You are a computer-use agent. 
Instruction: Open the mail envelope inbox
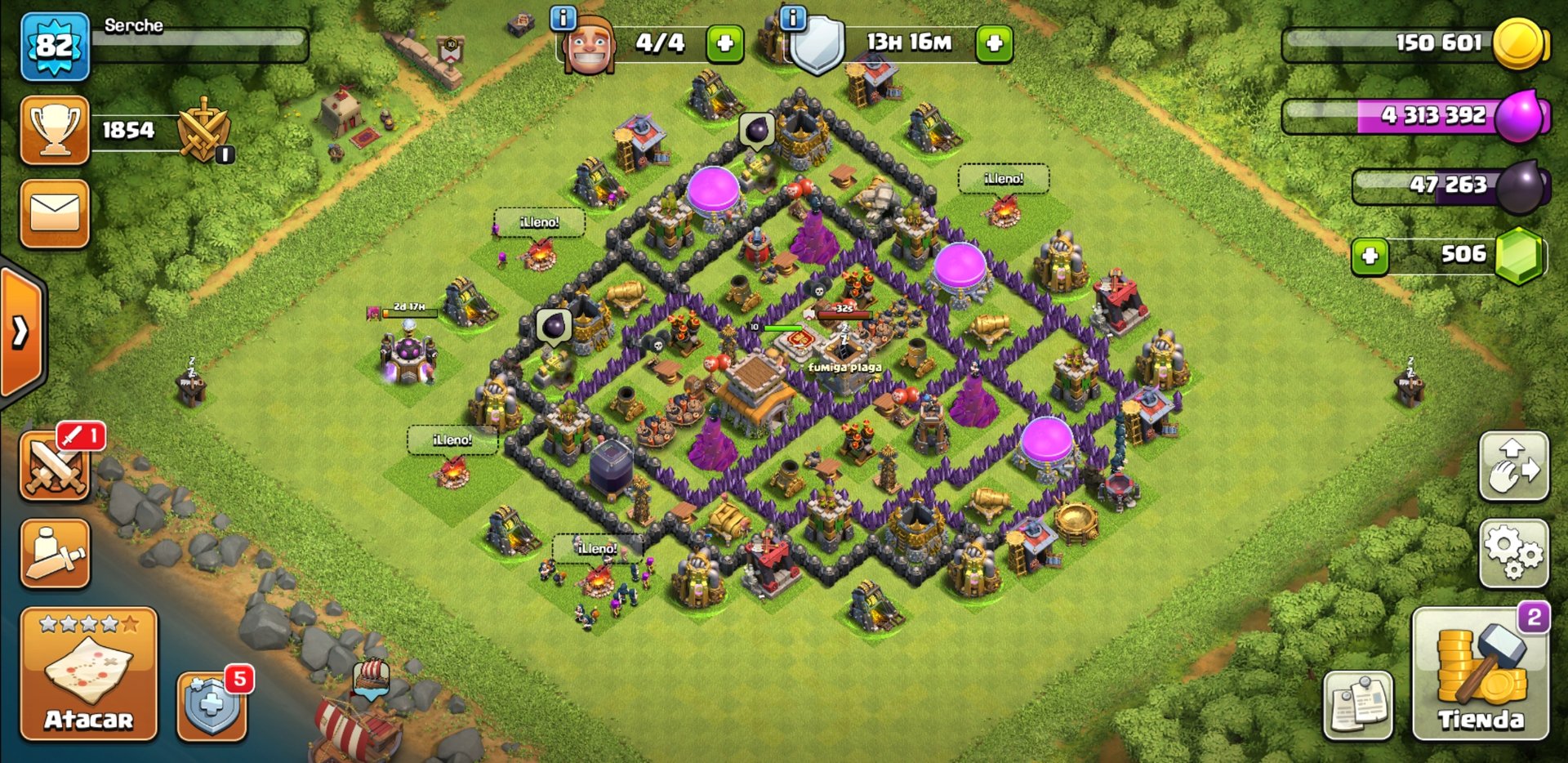tap(55, 213)
